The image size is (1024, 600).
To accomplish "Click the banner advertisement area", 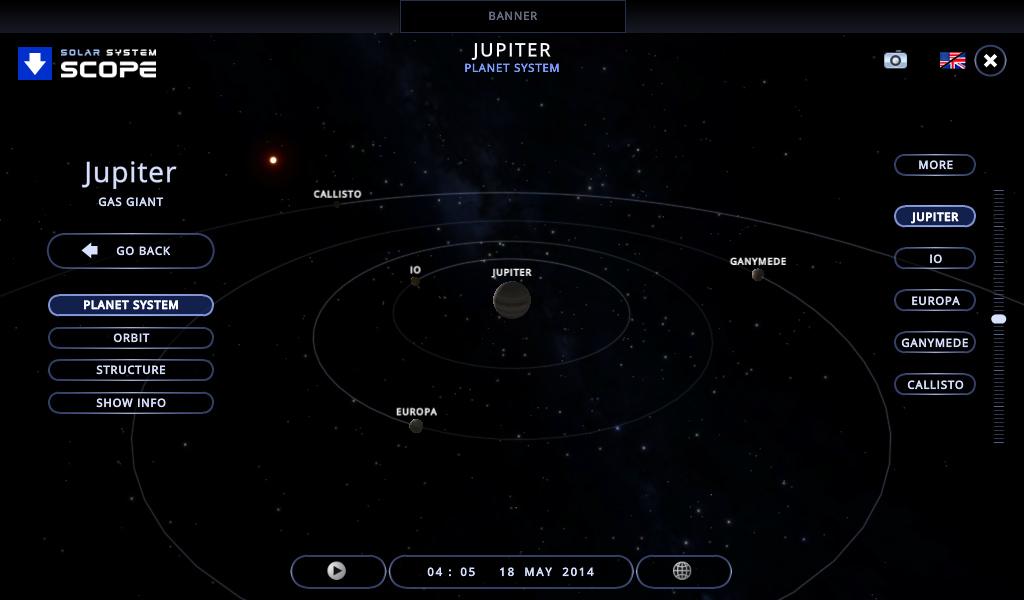I will (x=512, y=16).
